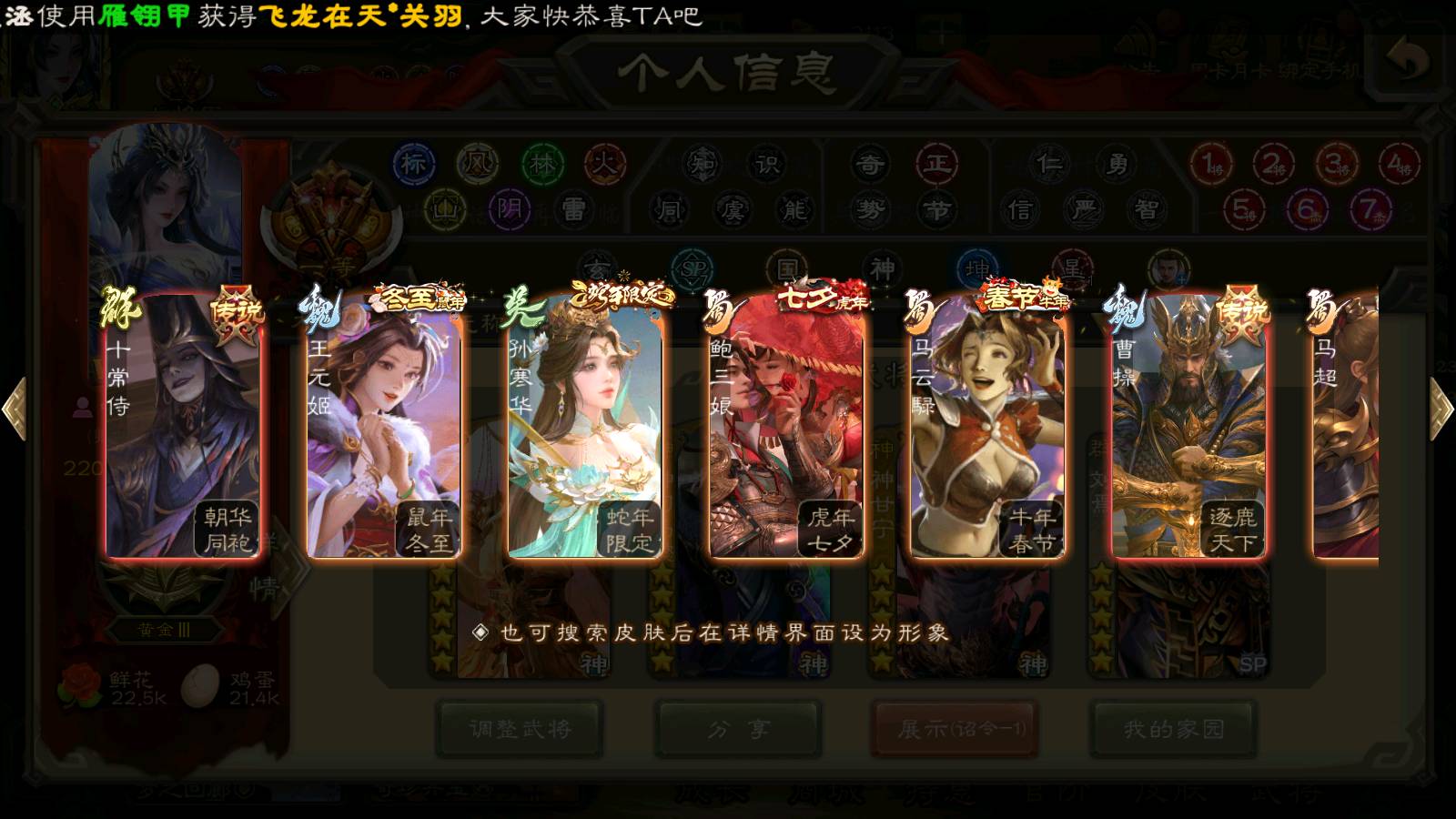
Task: Select the 神 category filter
Action: pos(882,269)
